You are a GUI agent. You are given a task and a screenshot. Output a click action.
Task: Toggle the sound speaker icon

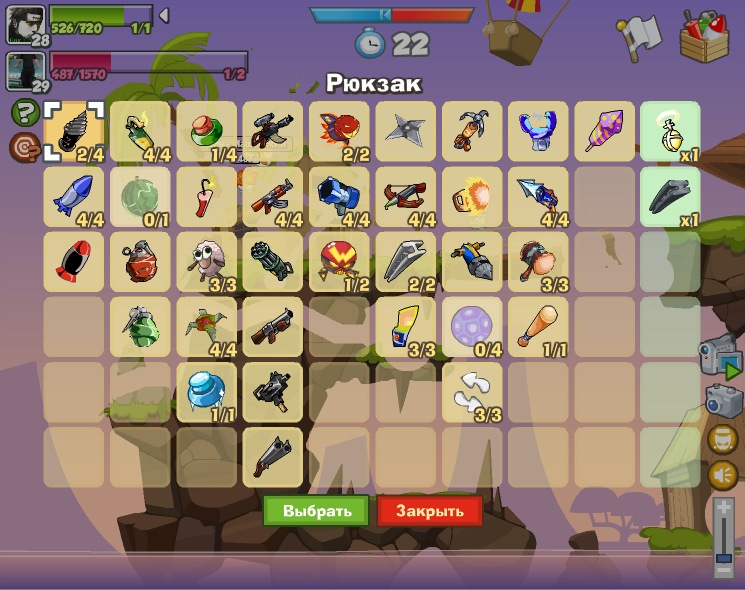pos(723,473)
